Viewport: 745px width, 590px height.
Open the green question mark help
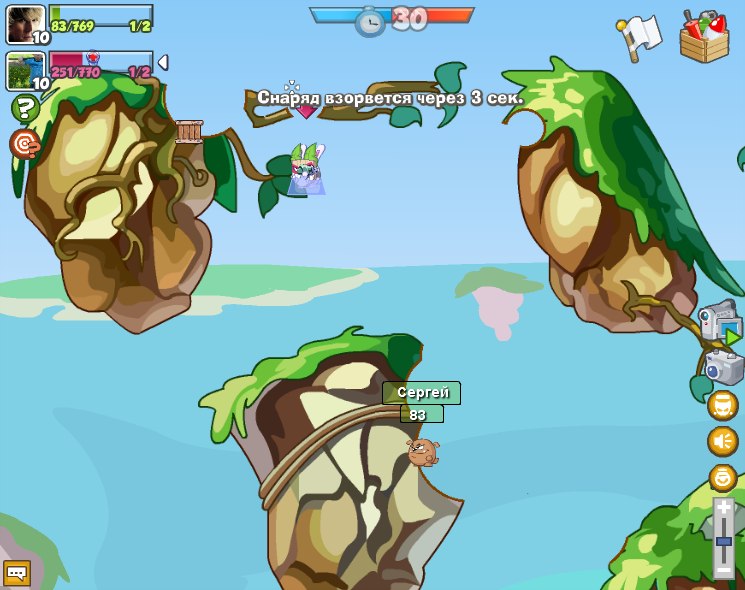click(24, 108)
